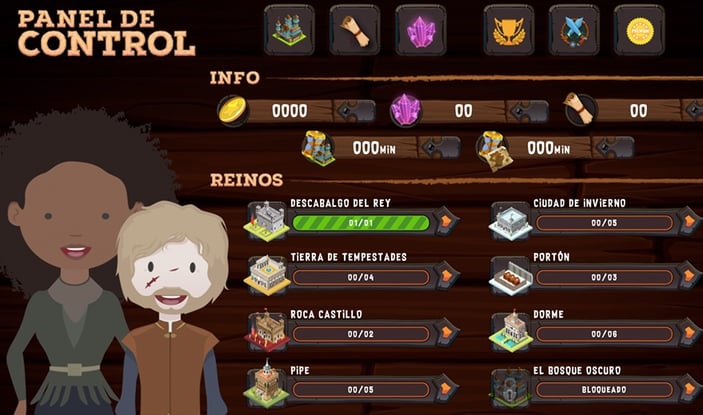Open the castle kingdoms icon in top bar
The height and width of the screenshot is (415, 703).
pyautogui.click(x=289, y=29)
